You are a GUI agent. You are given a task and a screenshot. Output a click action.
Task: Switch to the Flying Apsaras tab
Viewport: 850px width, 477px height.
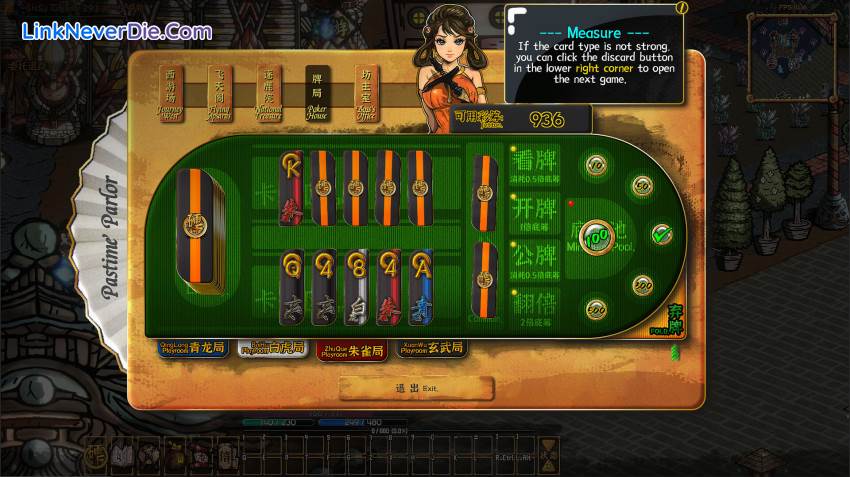point(220,93)
